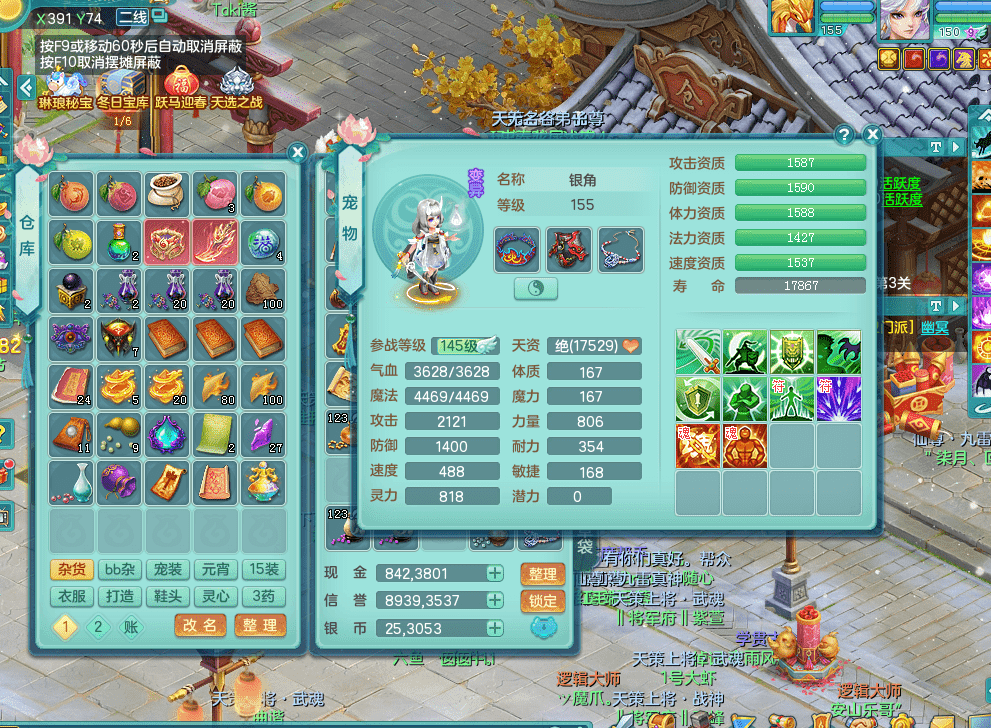Switch server line via 二线 button

coord(133,17)
